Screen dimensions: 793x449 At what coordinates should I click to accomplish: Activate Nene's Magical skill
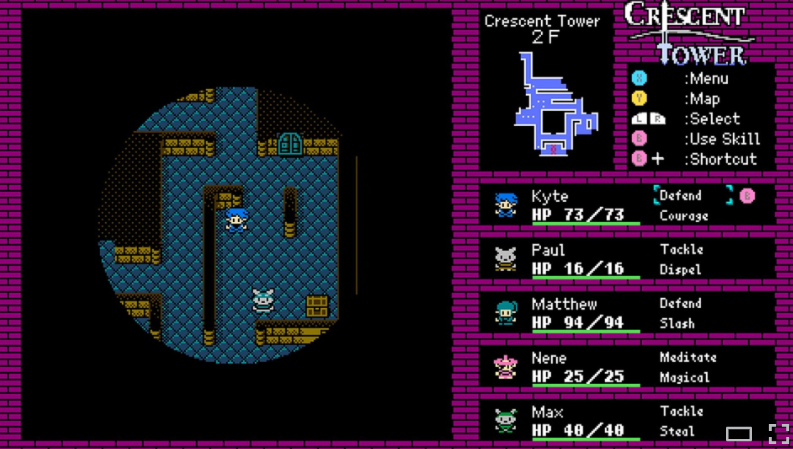[x=684, y=378]
